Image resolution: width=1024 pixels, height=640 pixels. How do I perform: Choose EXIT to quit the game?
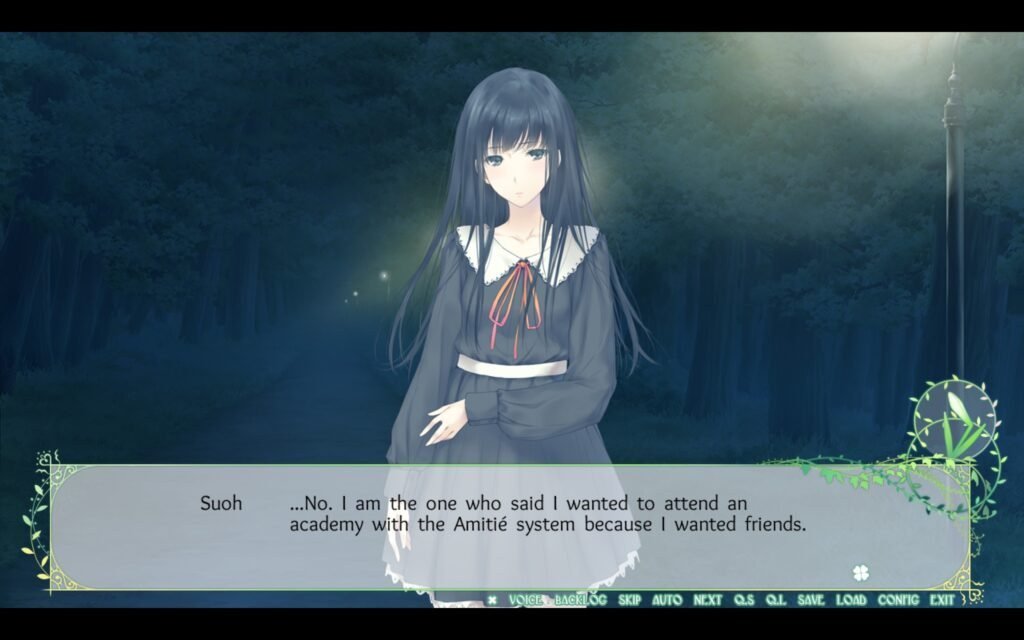(941, 600)
